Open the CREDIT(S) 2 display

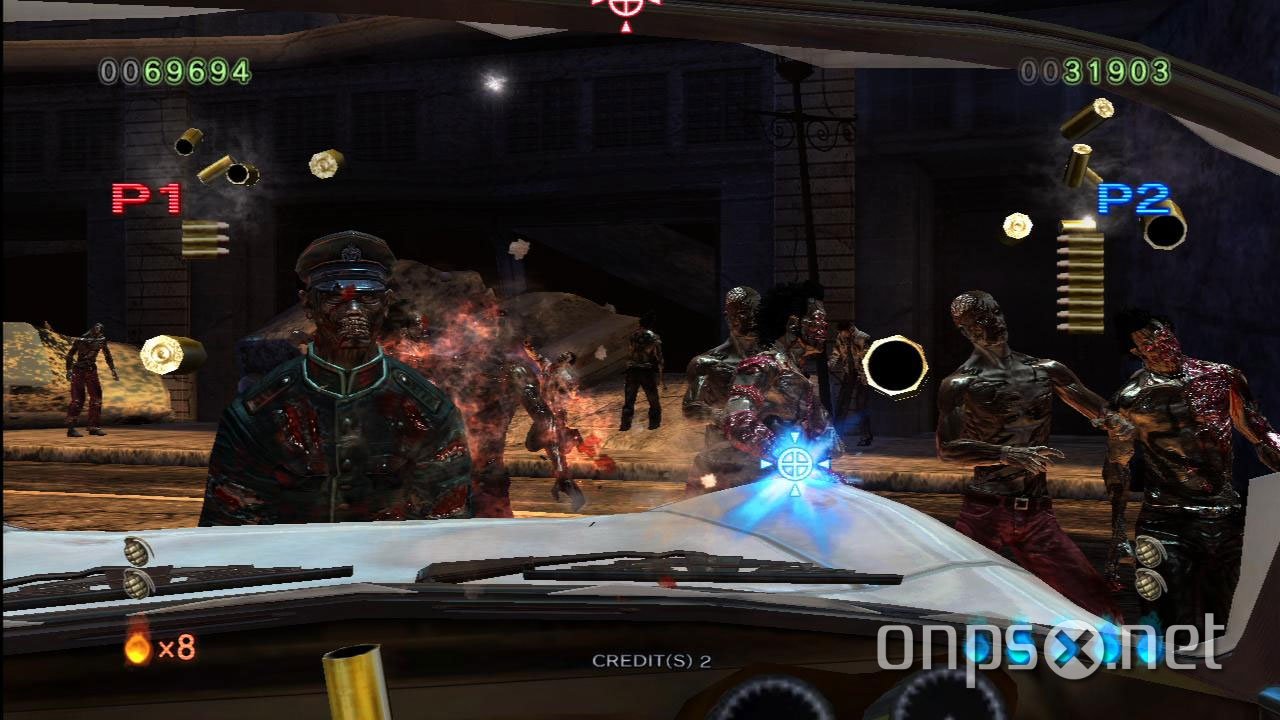(651, 658)
